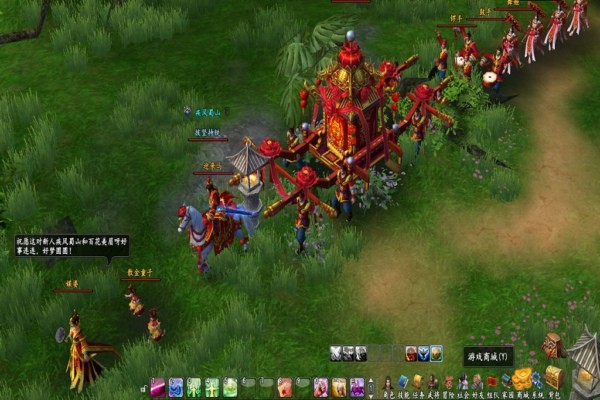Open the 任务 quest scroll
The image size is (600, 400).
(418, 383)
